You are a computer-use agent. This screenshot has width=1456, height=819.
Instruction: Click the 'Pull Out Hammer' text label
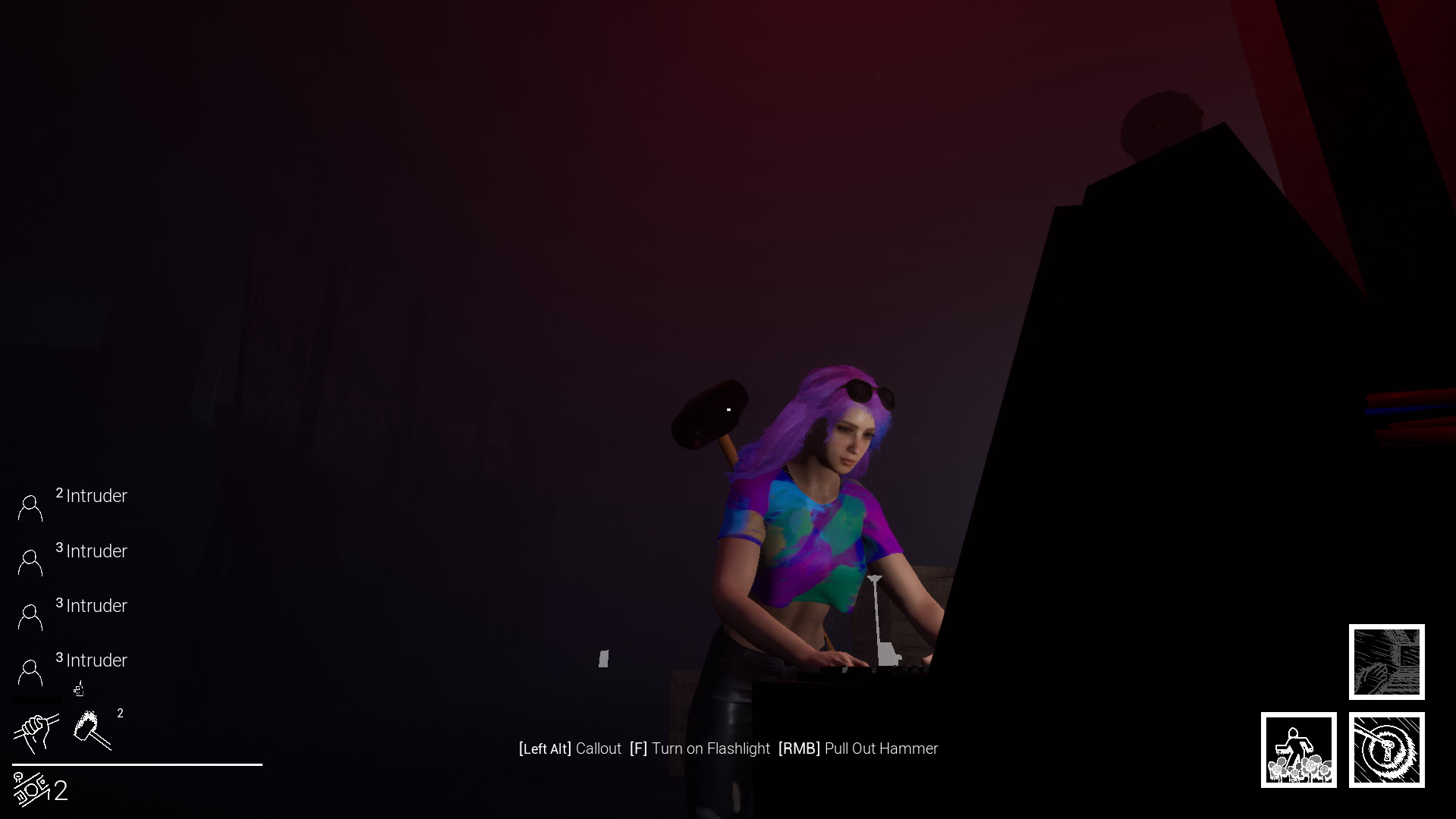[x=881, y=748]
